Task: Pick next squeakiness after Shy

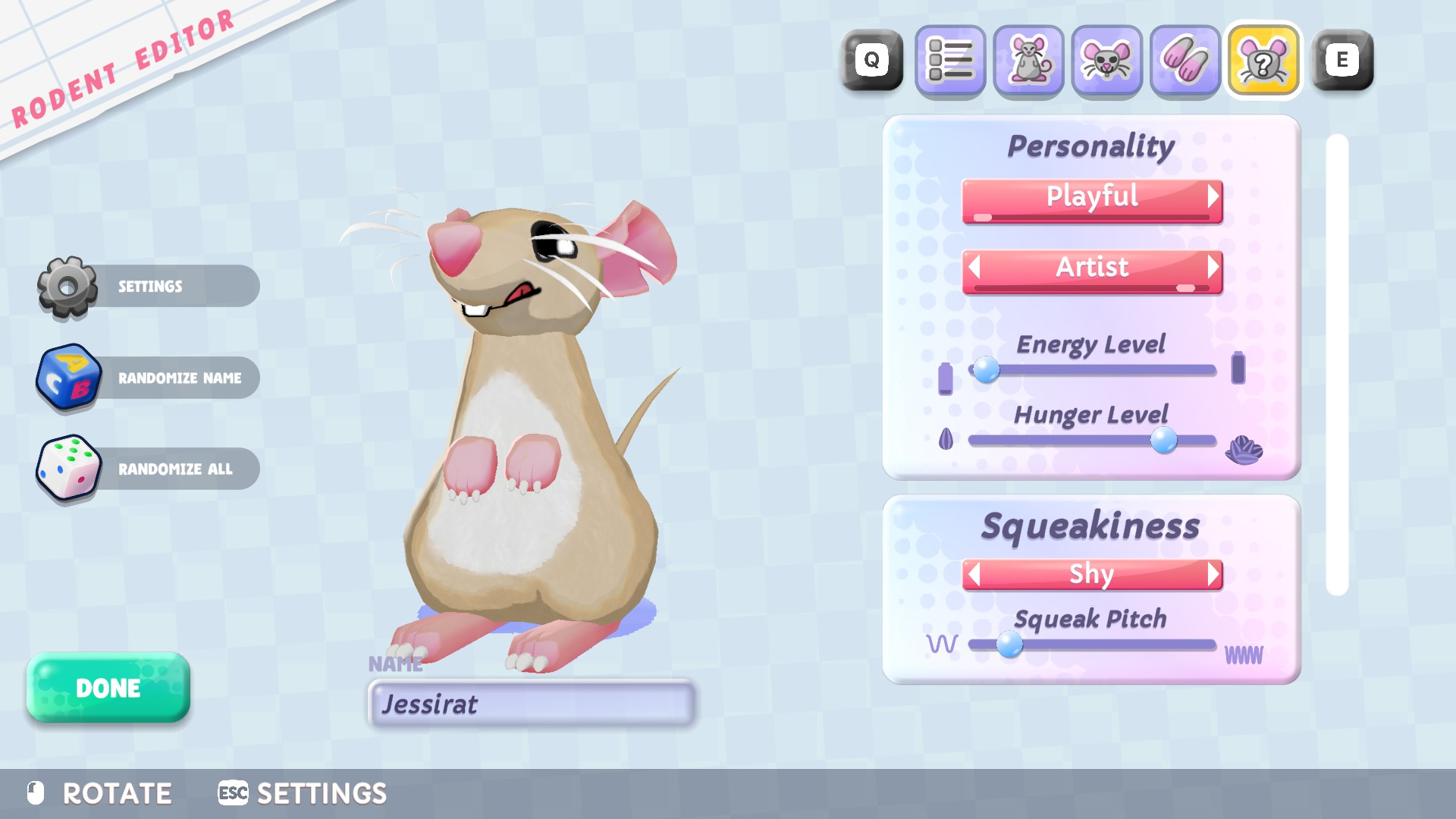Action: (1213, 574)
